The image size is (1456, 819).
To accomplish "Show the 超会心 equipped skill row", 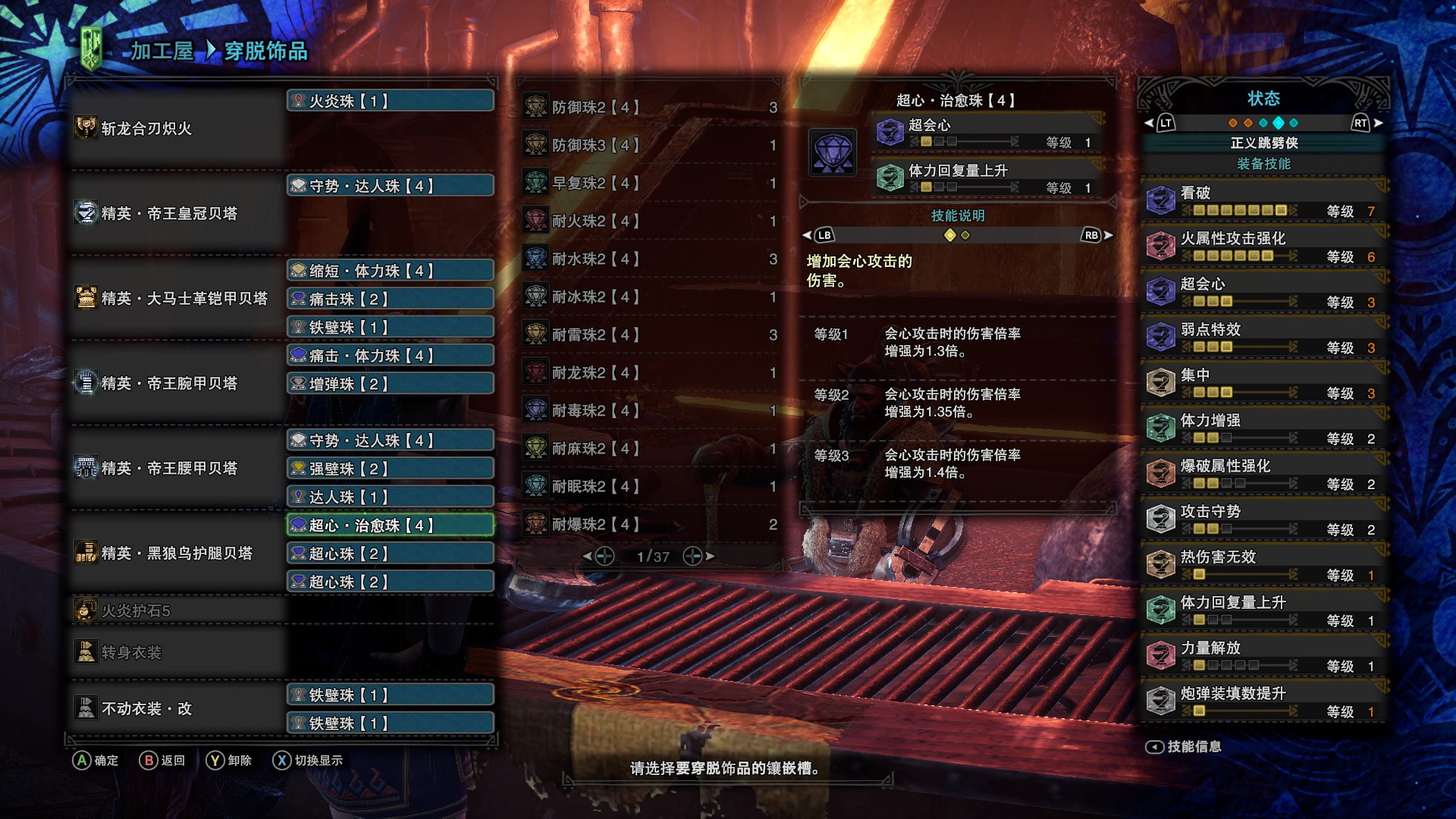I will point(1263,292).
